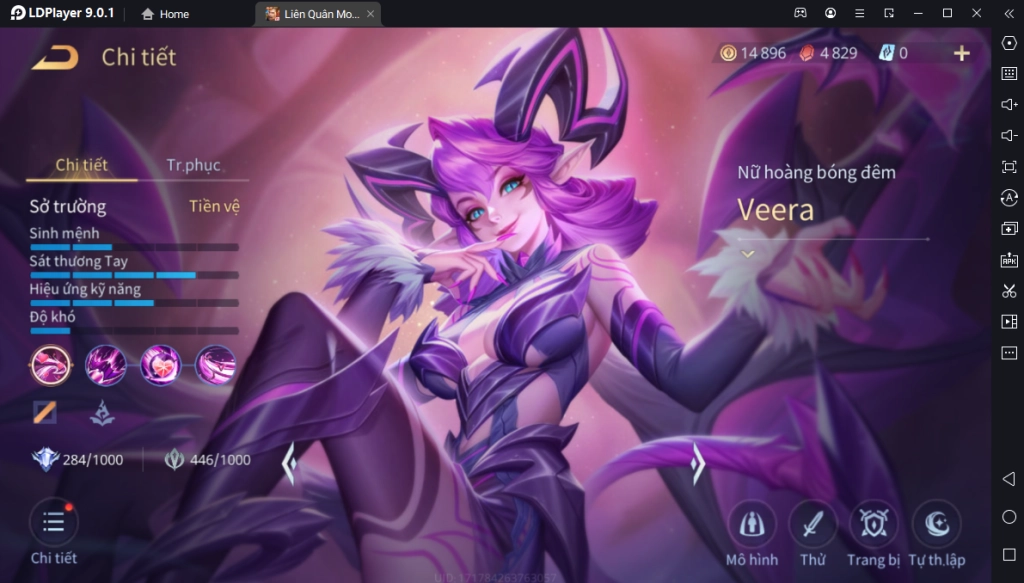Screen dimensions: 1024x583
Task: Add currency with the plus button
Action: click(961, 53)
